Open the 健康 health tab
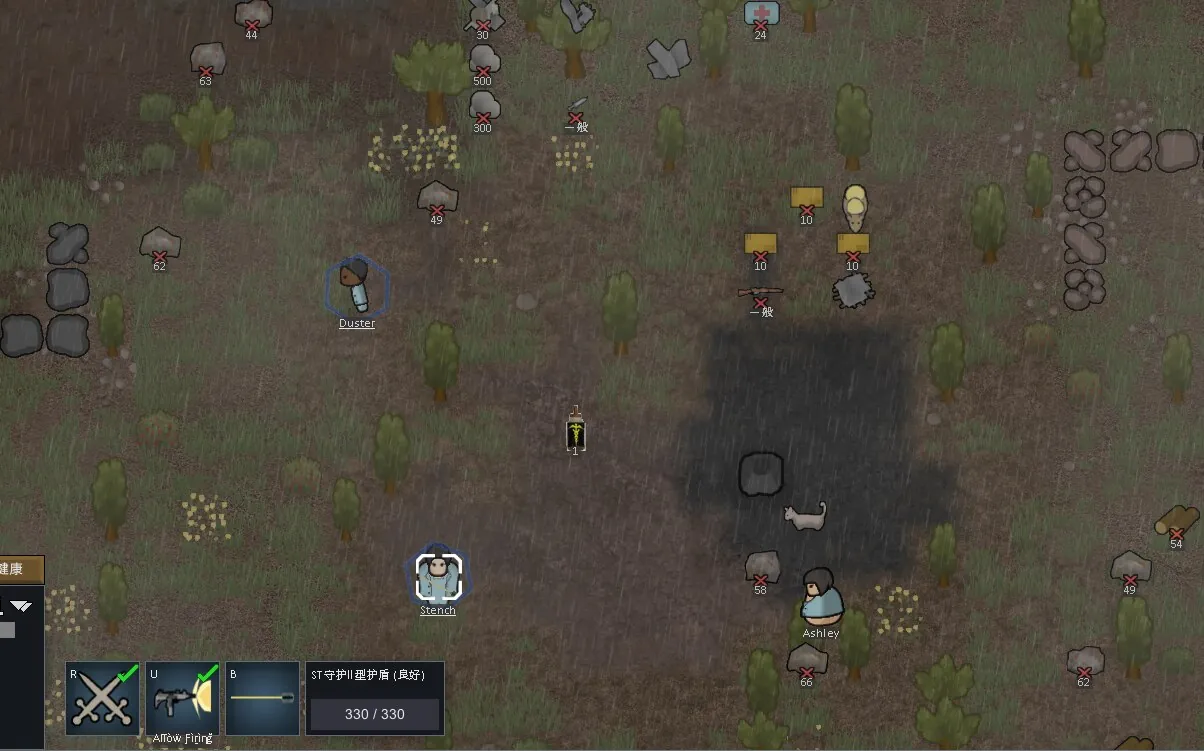The image size is (1204, 751). click(19, 569)
